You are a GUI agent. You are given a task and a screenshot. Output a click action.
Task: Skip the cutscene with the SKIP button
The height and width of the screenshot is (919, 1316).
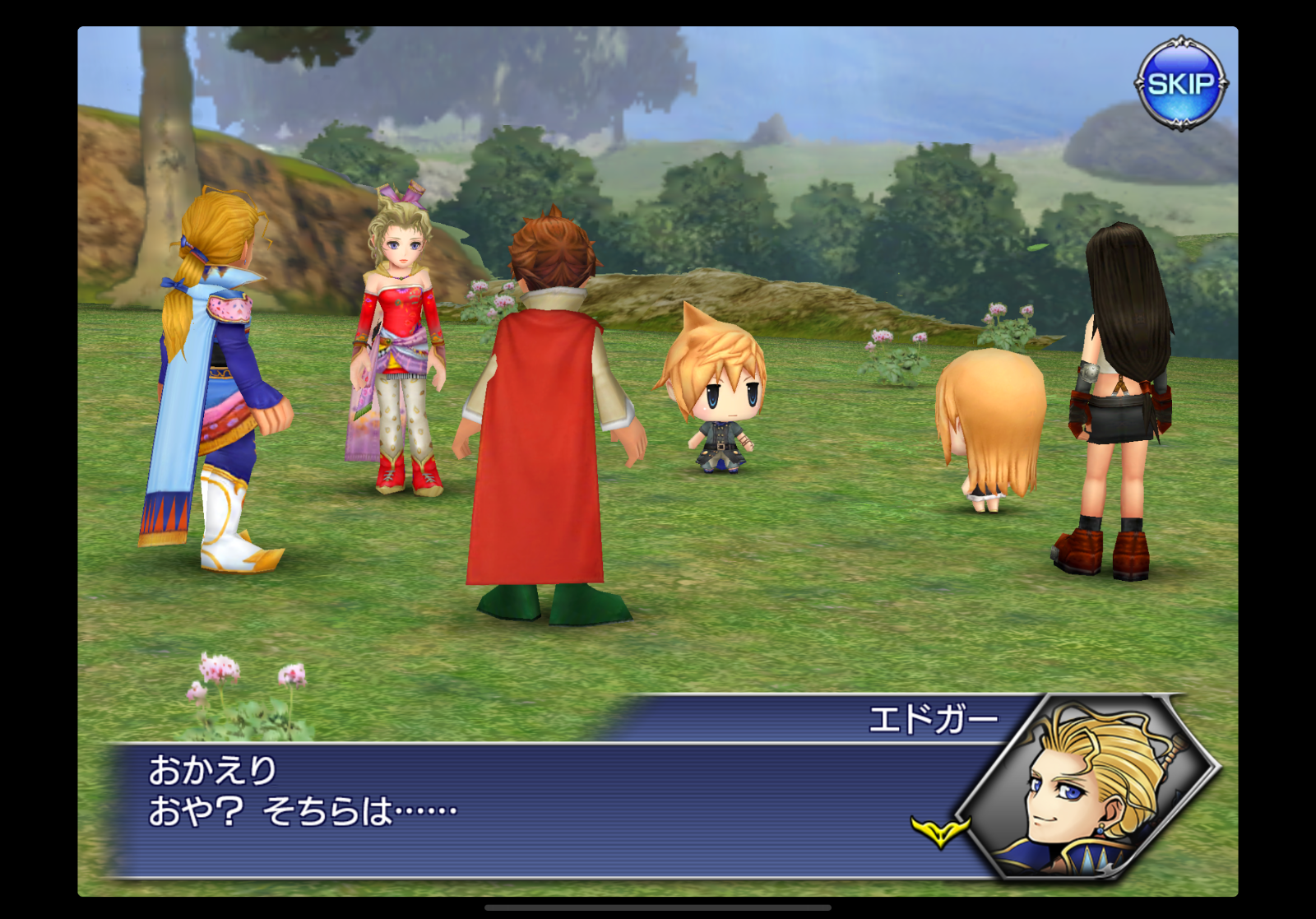click(1180, 83)
